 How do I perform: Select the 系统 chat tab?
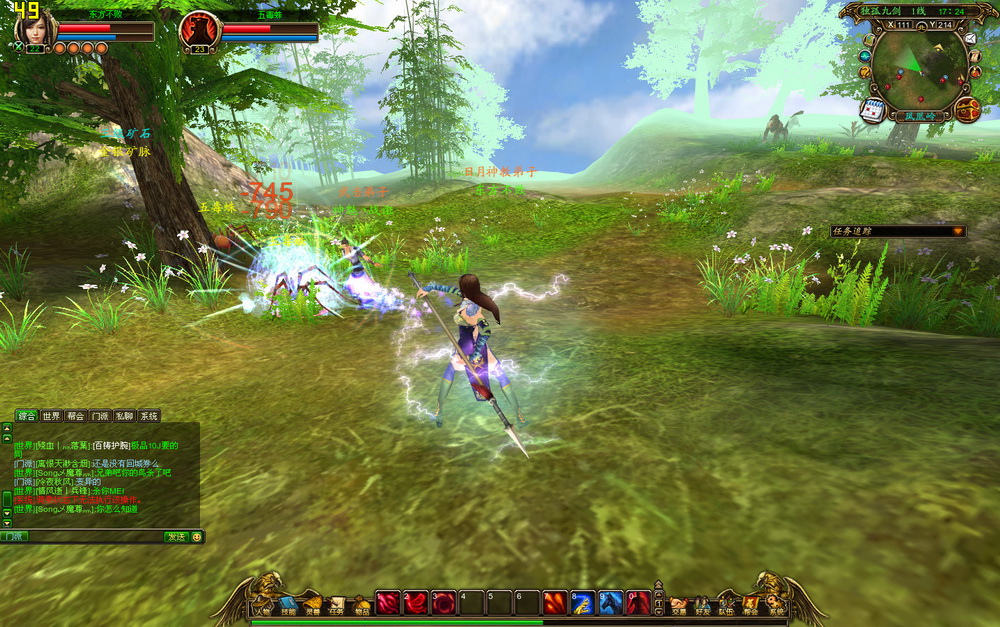(148, 416)
